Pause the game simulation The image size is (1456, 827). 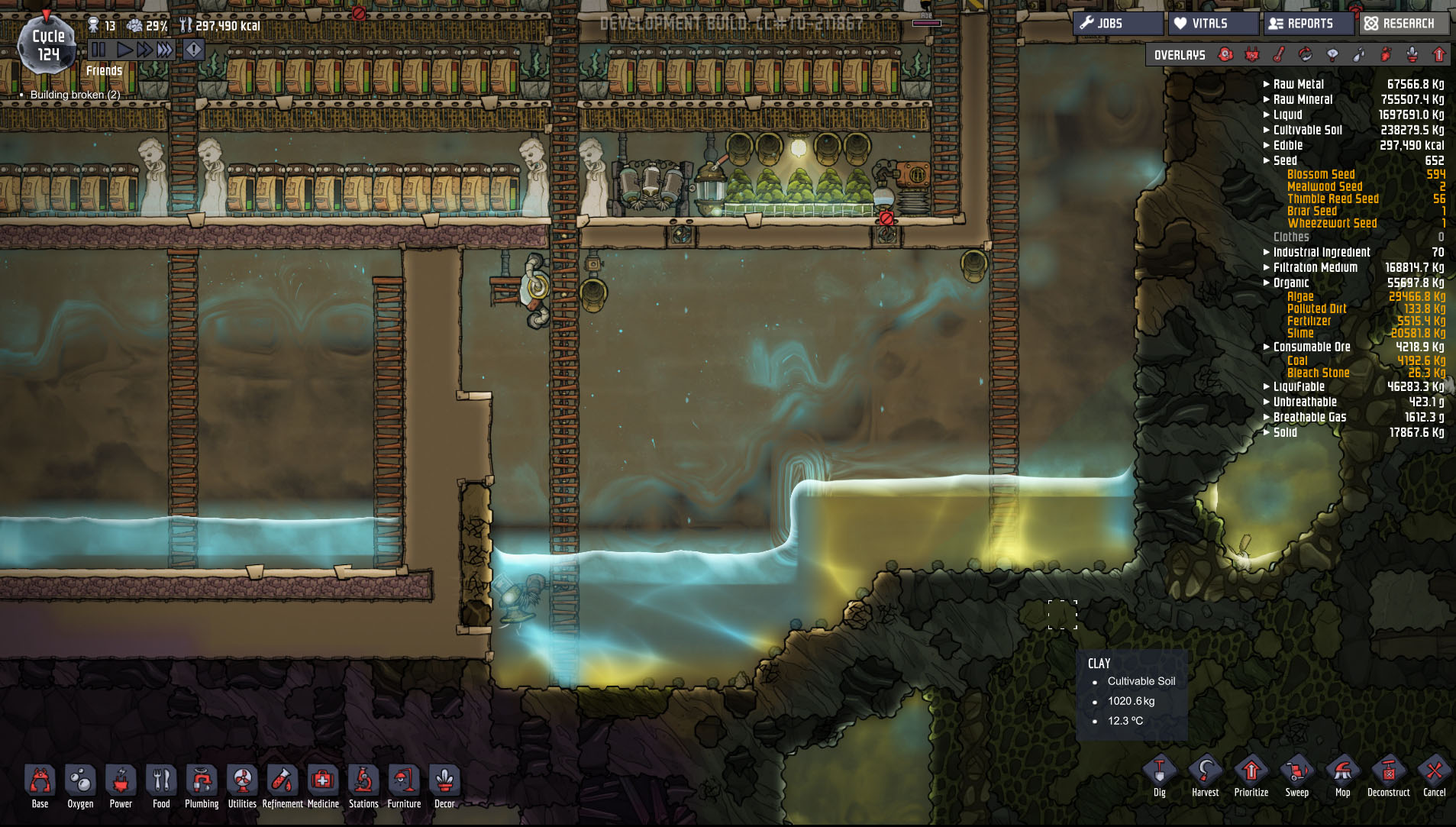98,50
